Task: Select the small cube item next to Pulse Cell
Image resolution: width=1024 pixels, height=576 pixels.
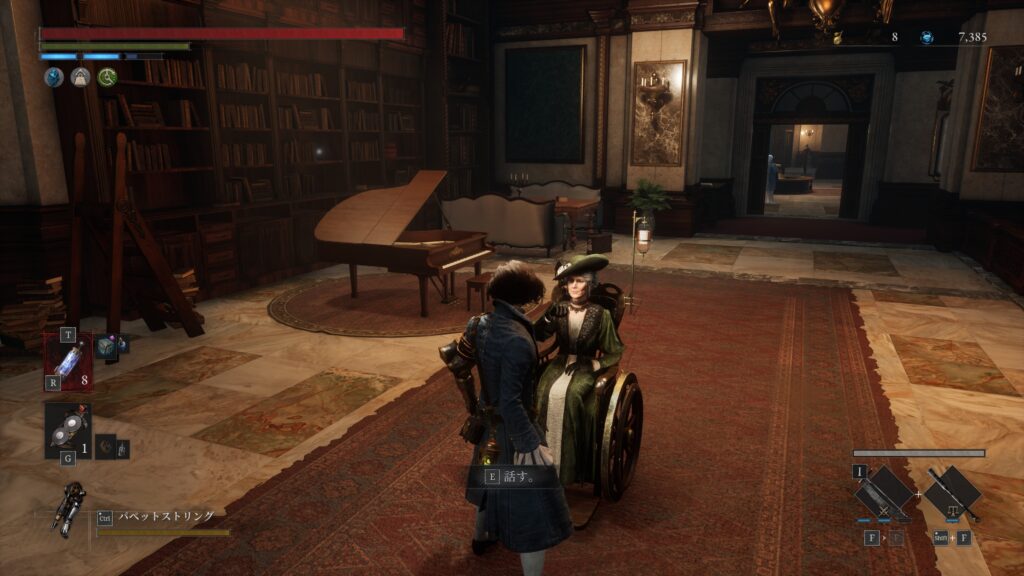Action: point(105,346)
